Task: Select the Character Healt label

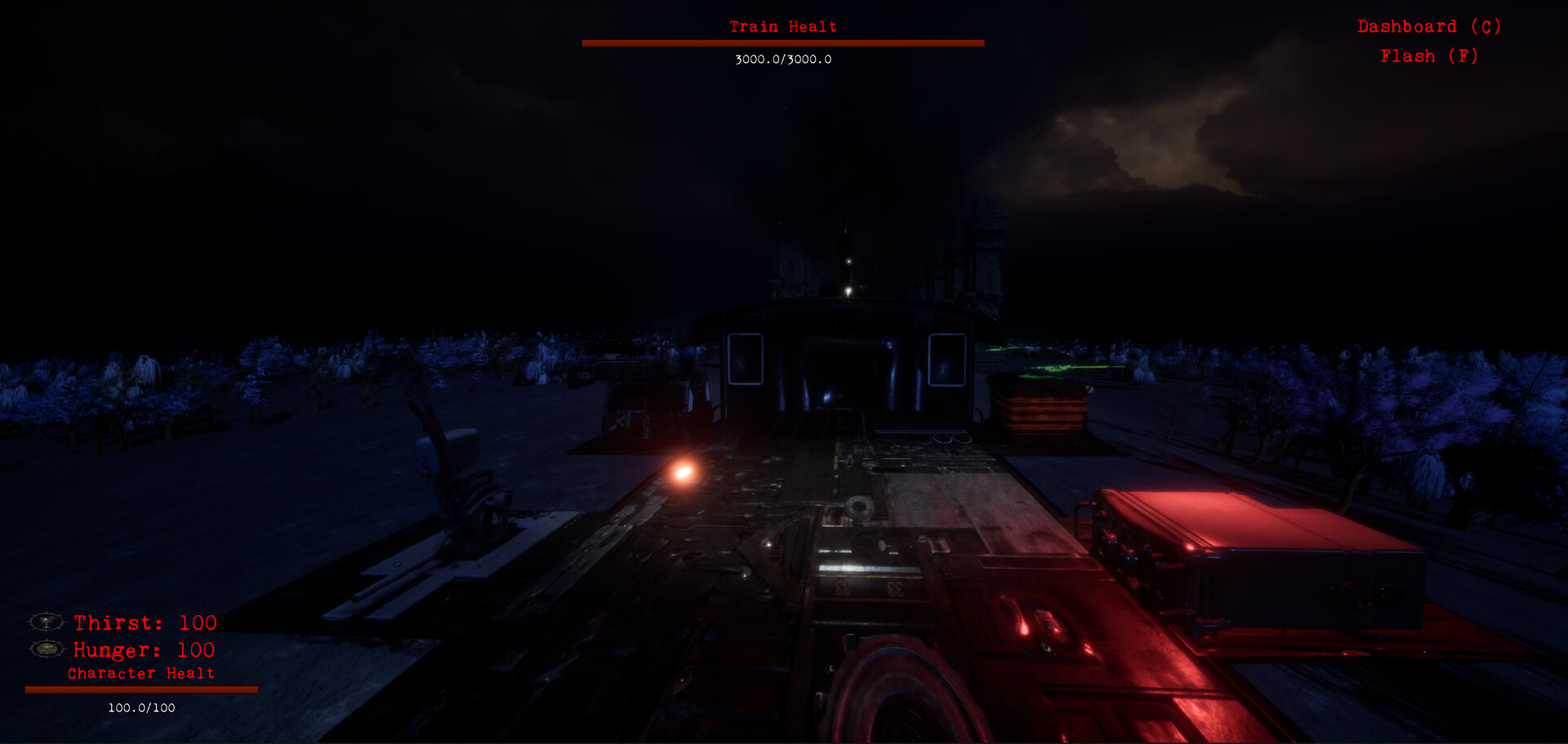Action: [x=140, y=673]
